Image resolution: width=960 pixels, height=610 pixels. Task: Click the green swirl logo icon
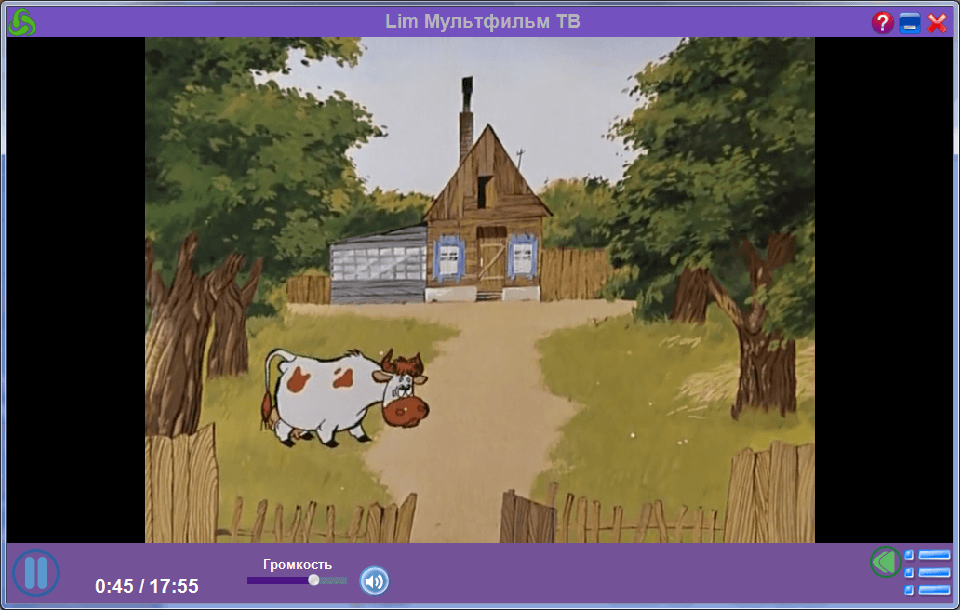(21, 22)
